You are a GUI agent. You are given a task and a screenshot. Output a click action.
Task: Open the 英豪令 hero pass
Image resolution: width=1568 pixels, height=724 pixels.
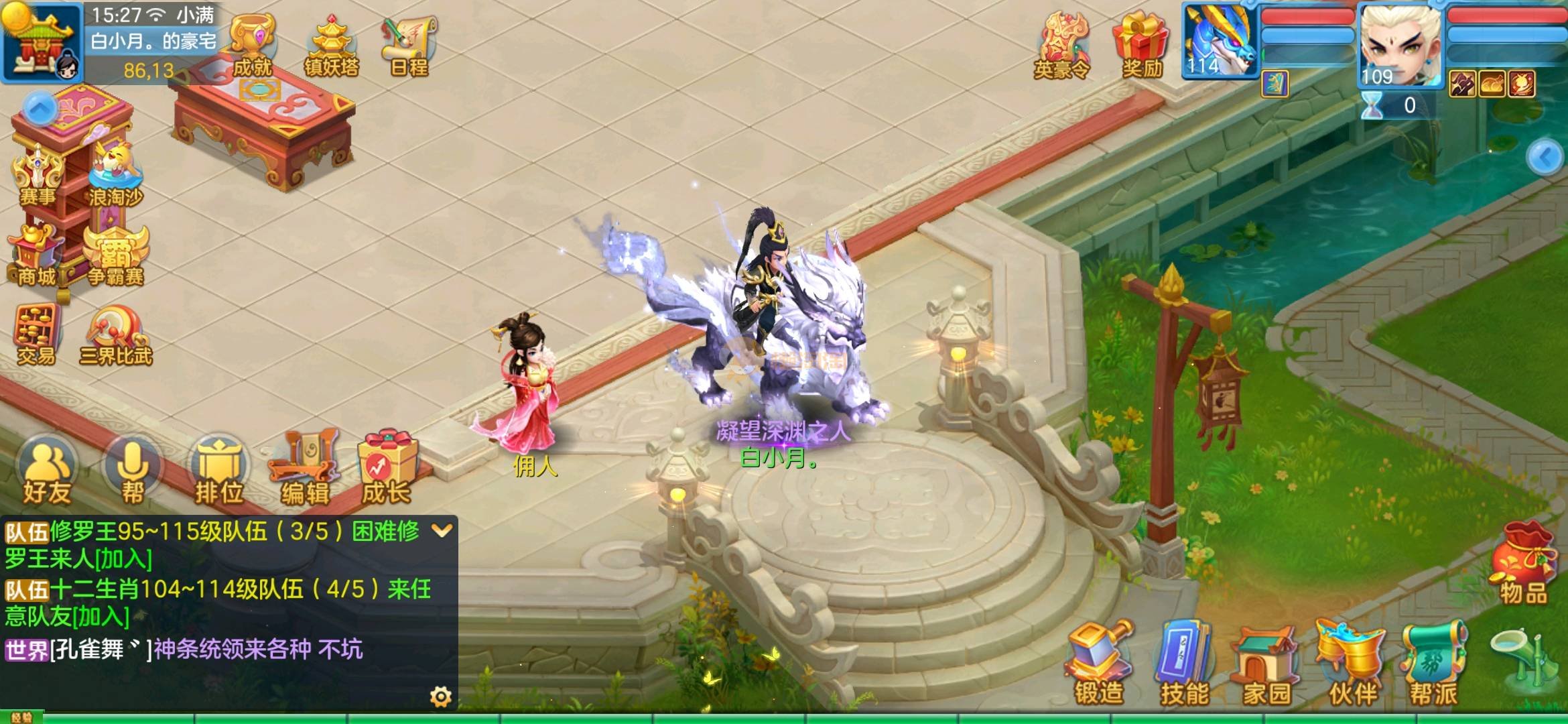point(1062,46)
